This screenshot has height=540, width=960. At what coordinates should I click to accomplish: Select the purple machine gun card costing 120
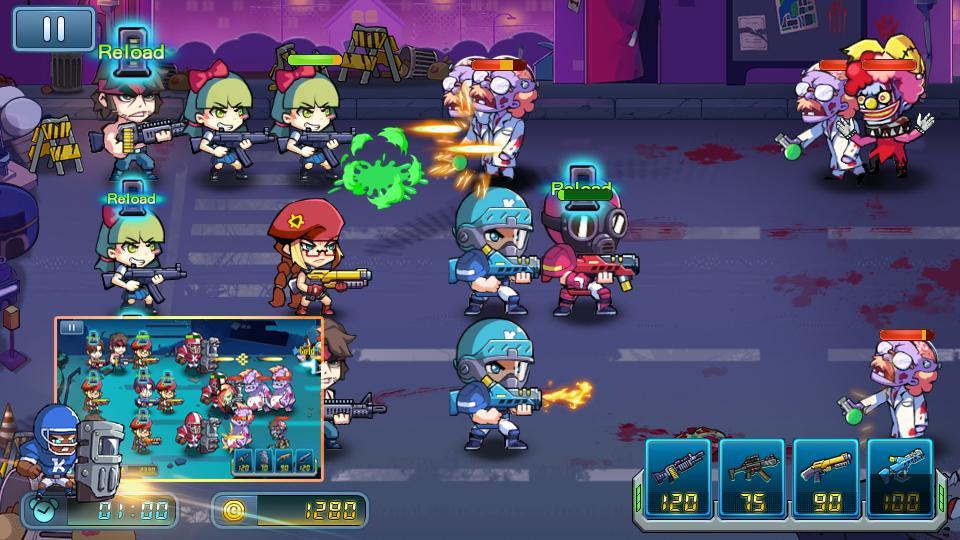tap(679, 477)
